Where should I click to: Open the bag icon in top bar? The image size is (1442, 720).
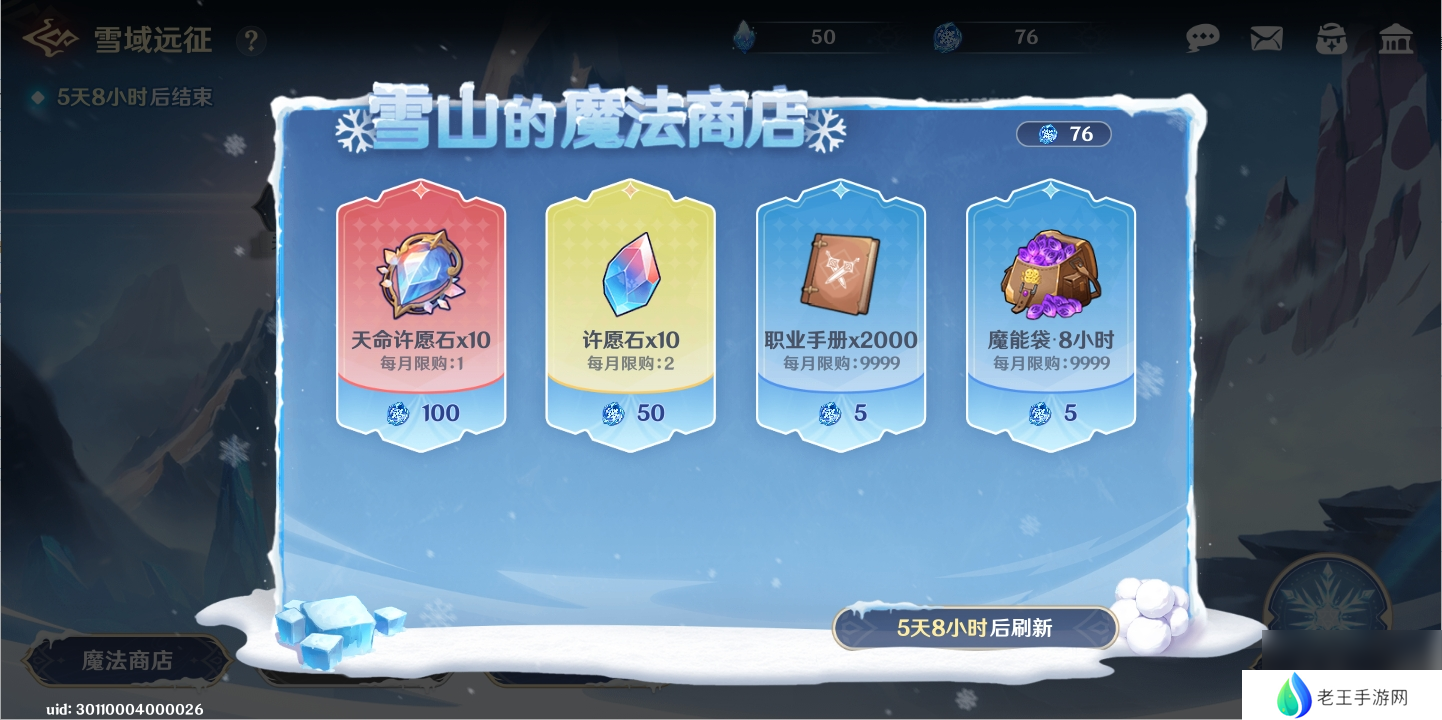pyautogui.click(x=1330, y=38)
